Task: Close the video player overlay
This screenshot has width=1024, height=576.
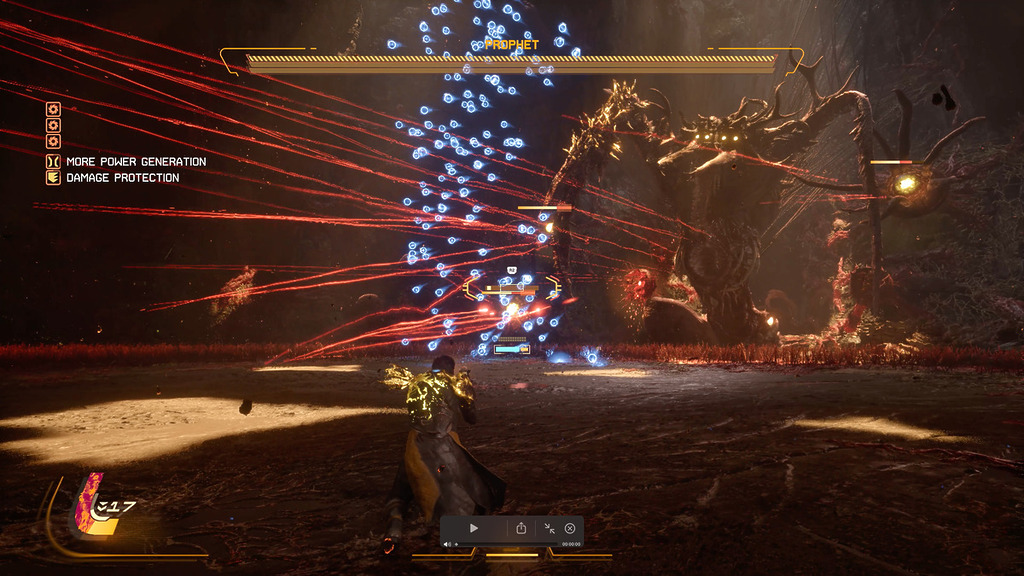Action: [570, 528]
